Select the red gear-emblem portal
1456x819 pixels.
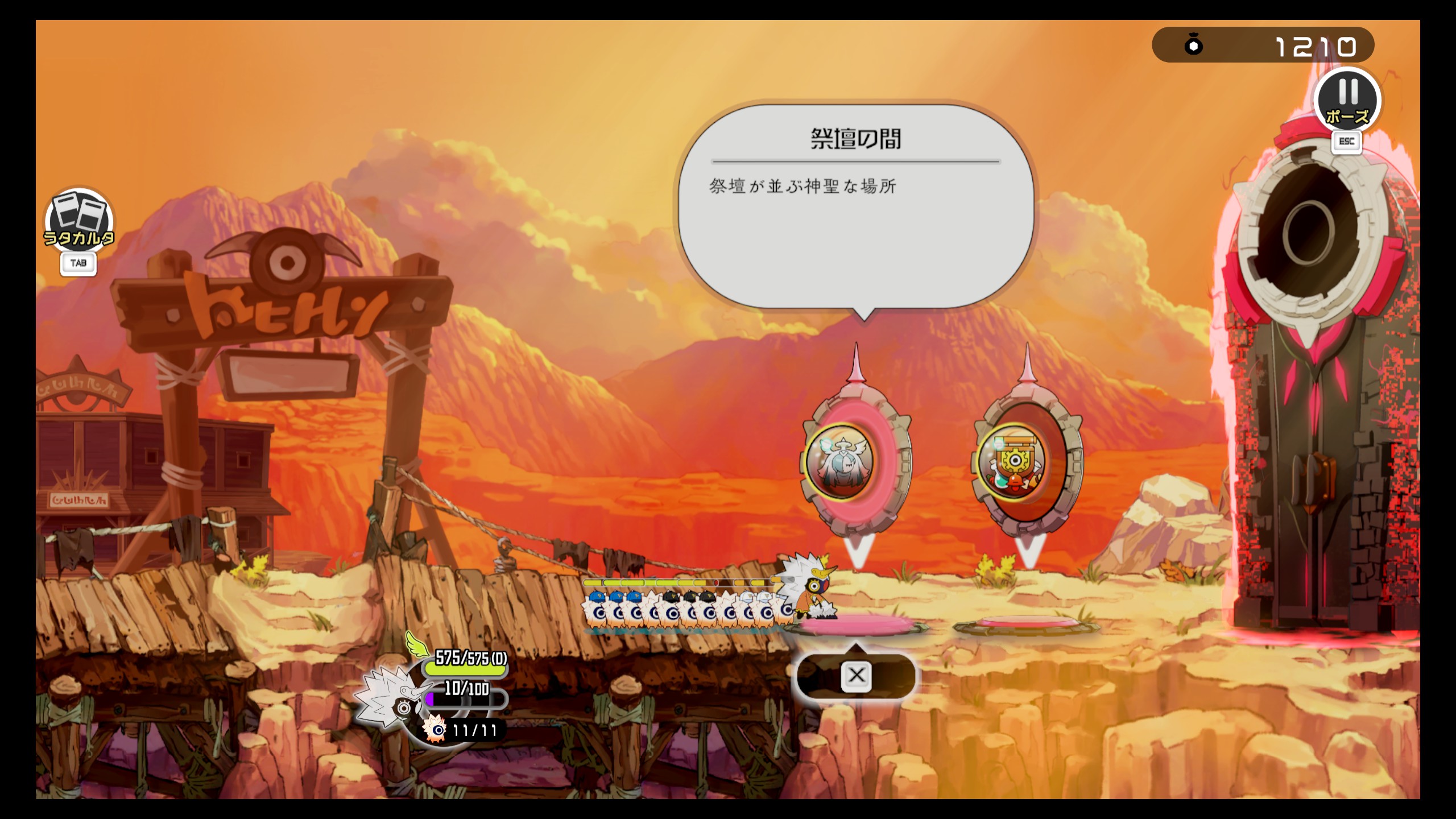click(x=1027, y=463)
